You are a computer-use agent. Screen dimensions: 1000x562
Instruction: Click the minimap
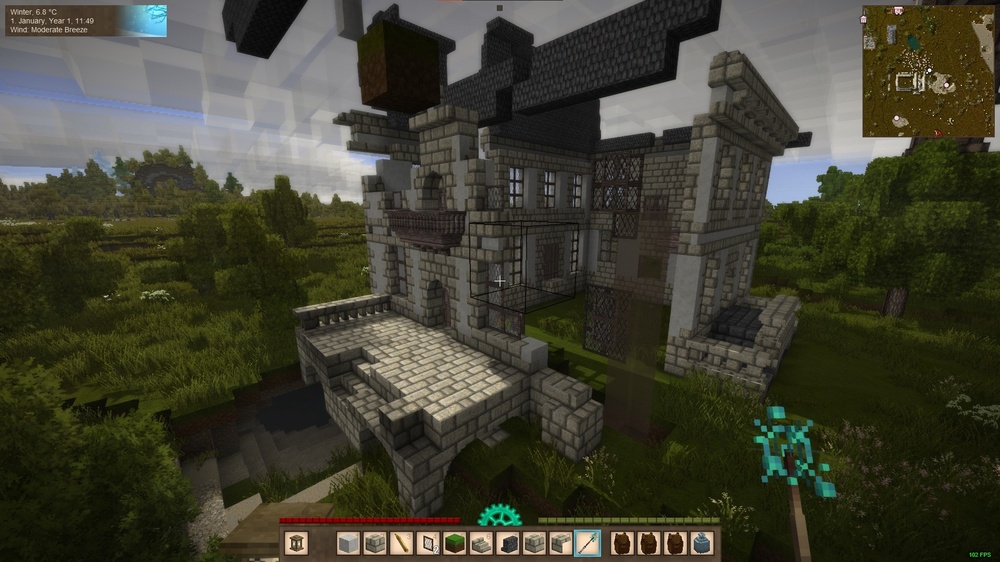tap(929, 71)
